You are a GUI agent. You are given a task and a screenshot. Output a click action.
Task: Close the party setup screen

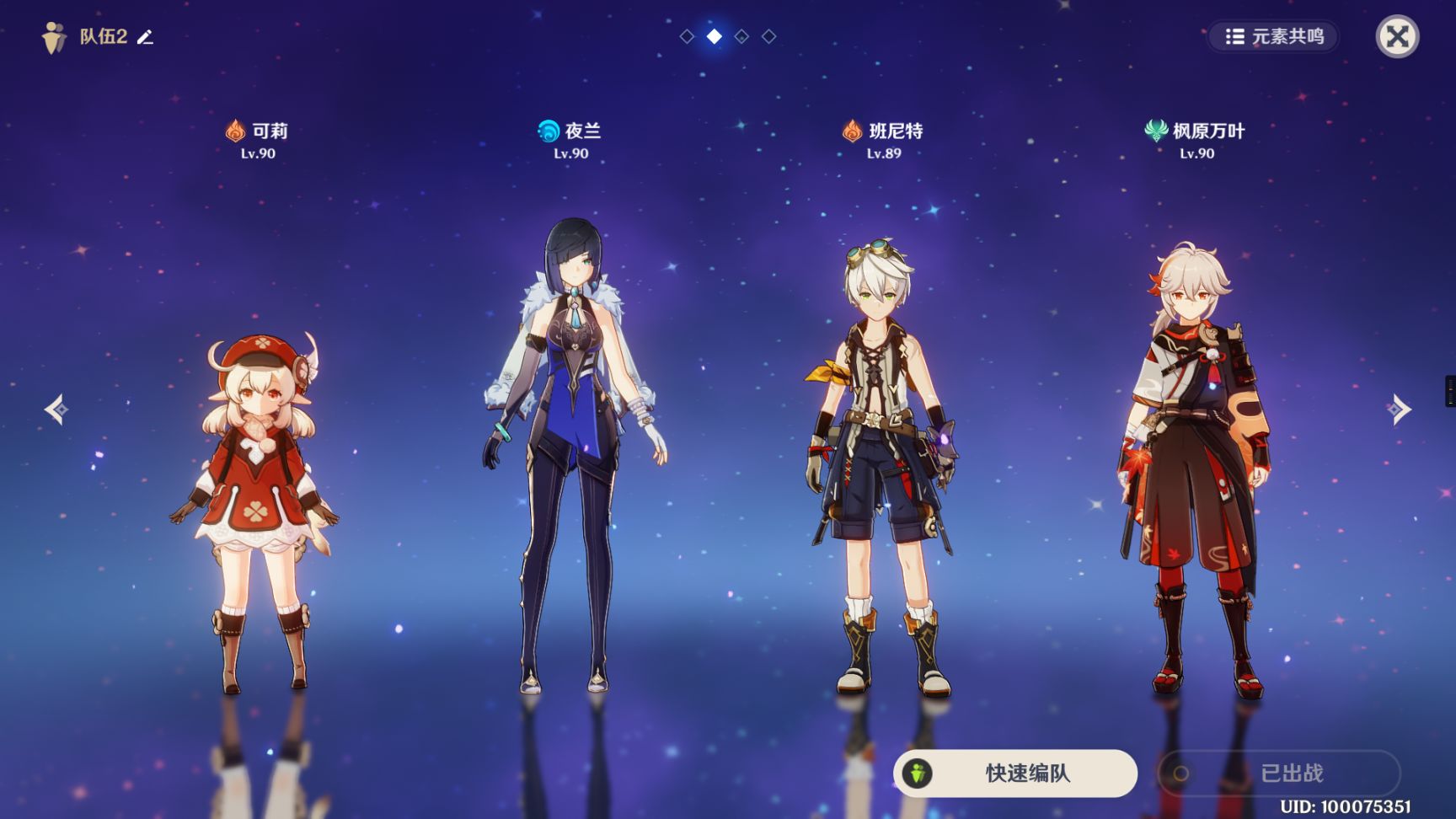[x=1397, y=36]
